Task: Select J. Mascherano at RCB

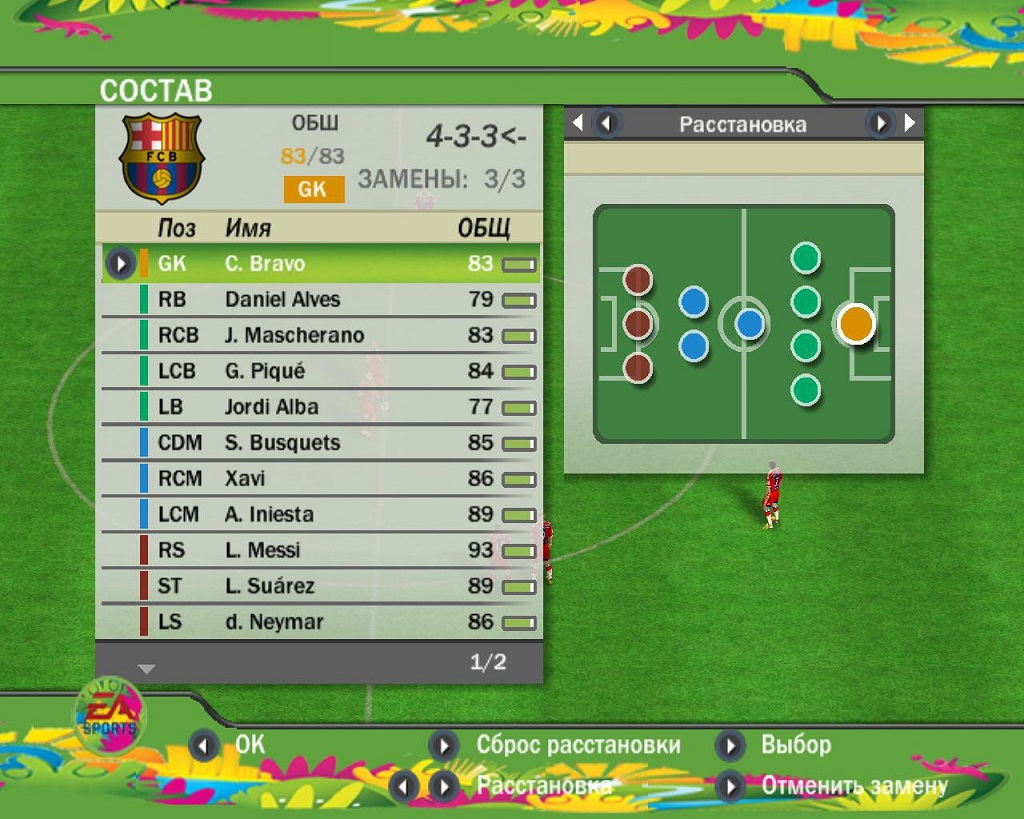Action: (320, 335)
